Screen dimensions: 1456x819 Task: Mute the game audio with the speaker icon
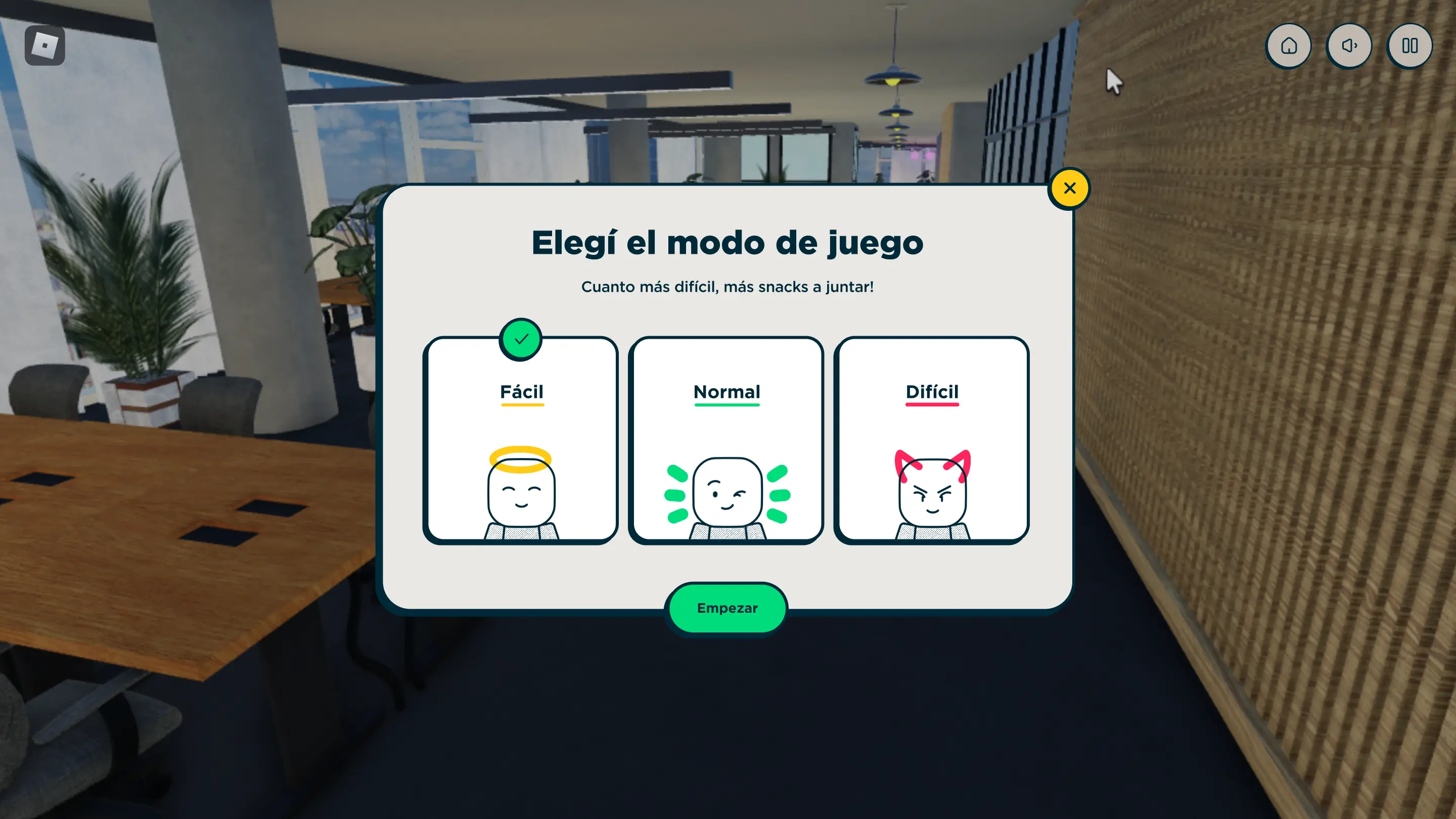click(x=1349, y=46)
